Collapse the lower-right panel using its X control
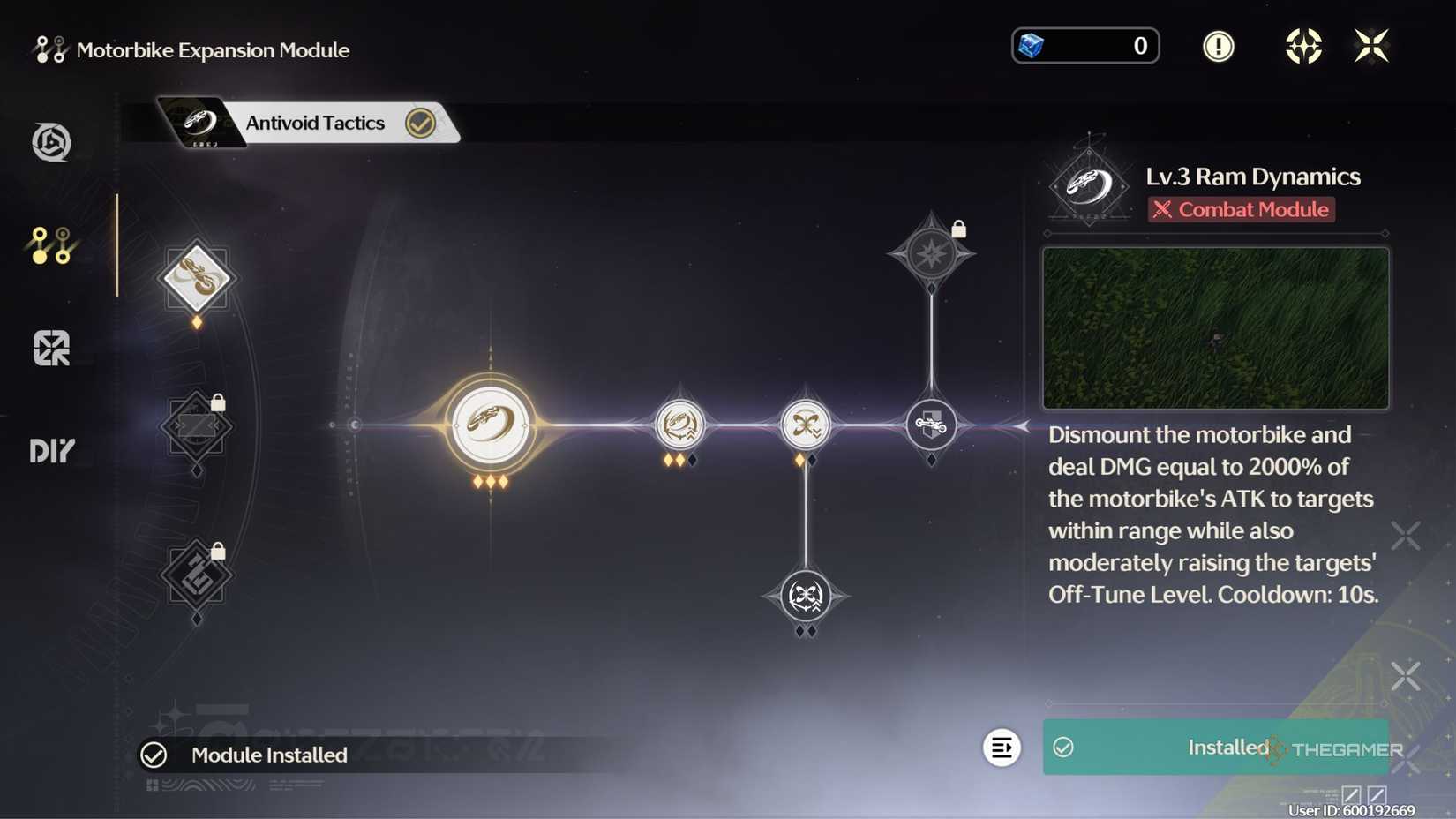This screenshot has width=1456, height=819. point(1405,677)
